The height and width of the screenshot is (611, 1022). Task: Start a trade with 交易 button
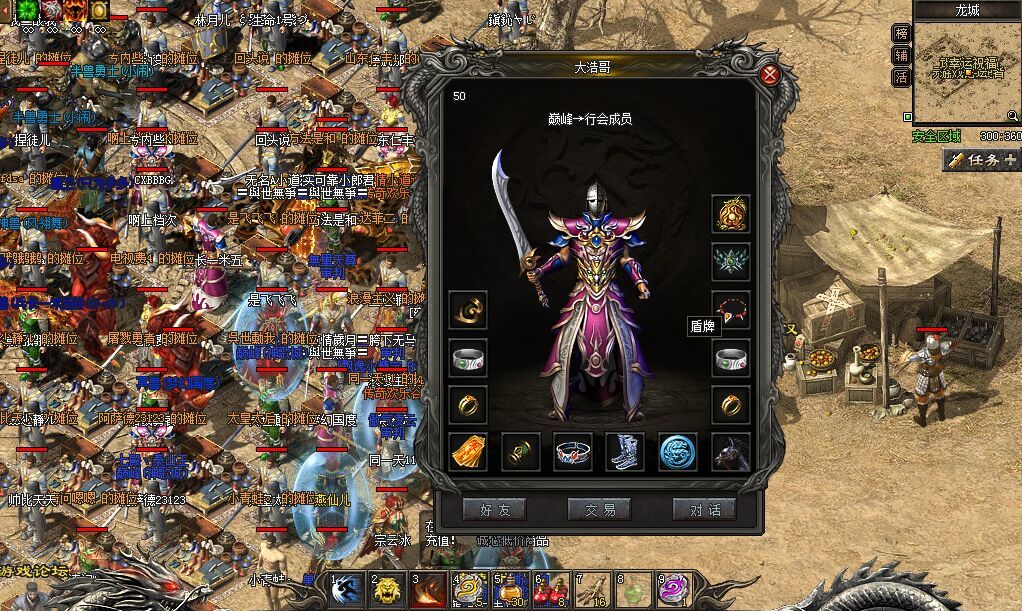(x=599, y=509)
